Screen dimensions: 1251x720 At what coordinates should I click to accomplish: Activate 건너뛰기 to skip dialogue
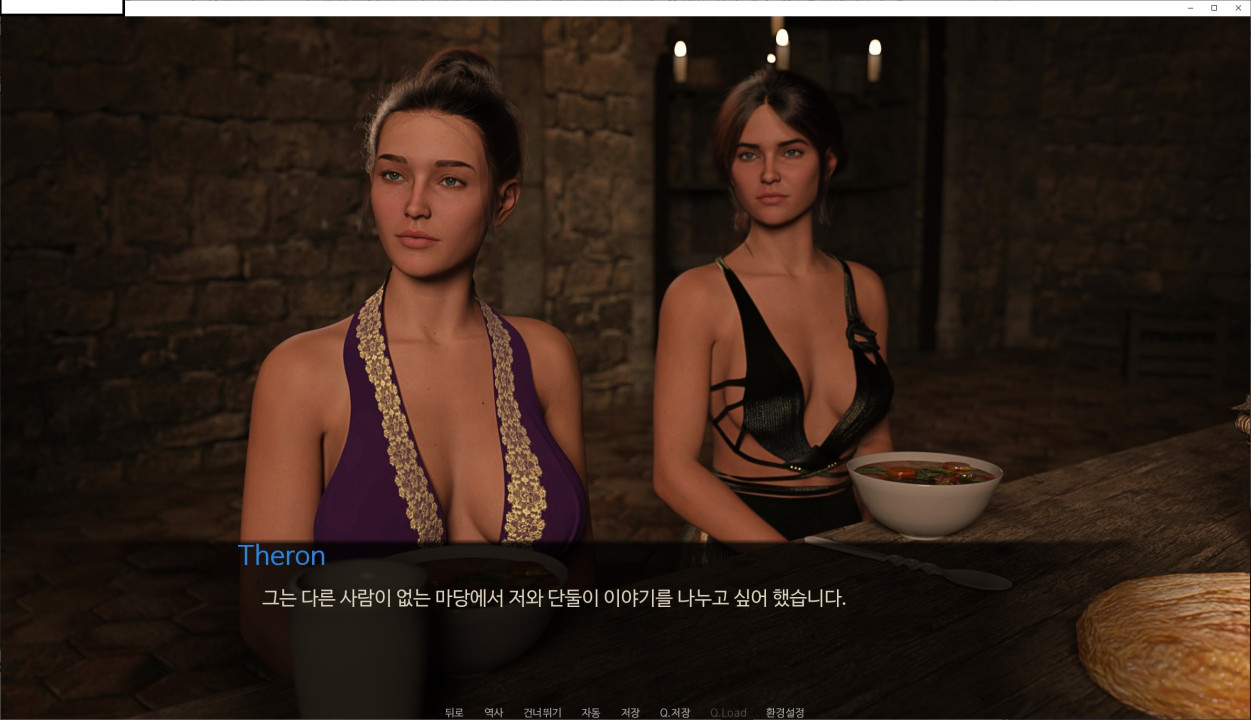coord(542,712)
